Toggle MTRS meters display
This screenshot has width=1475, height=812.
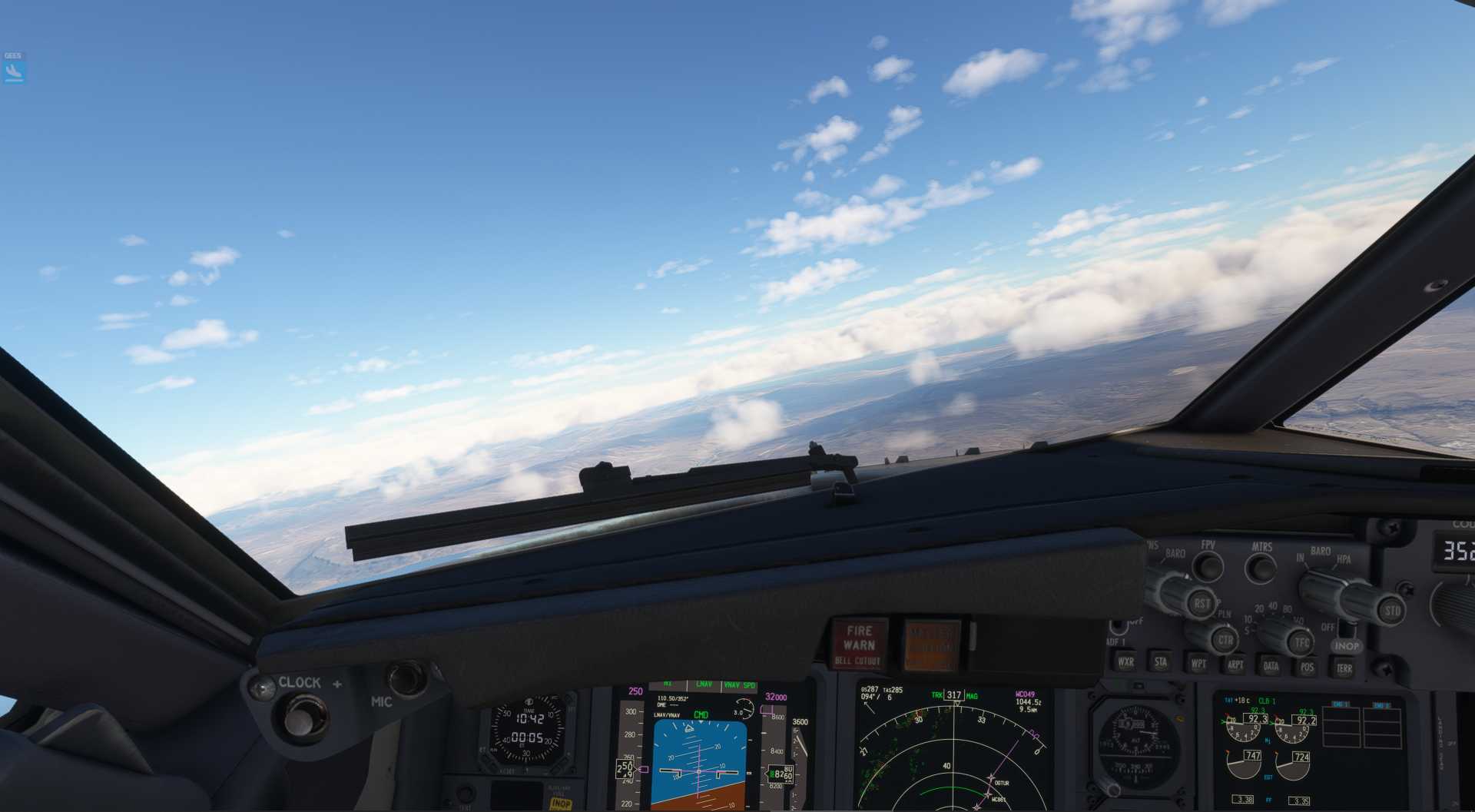point(1262,567)
